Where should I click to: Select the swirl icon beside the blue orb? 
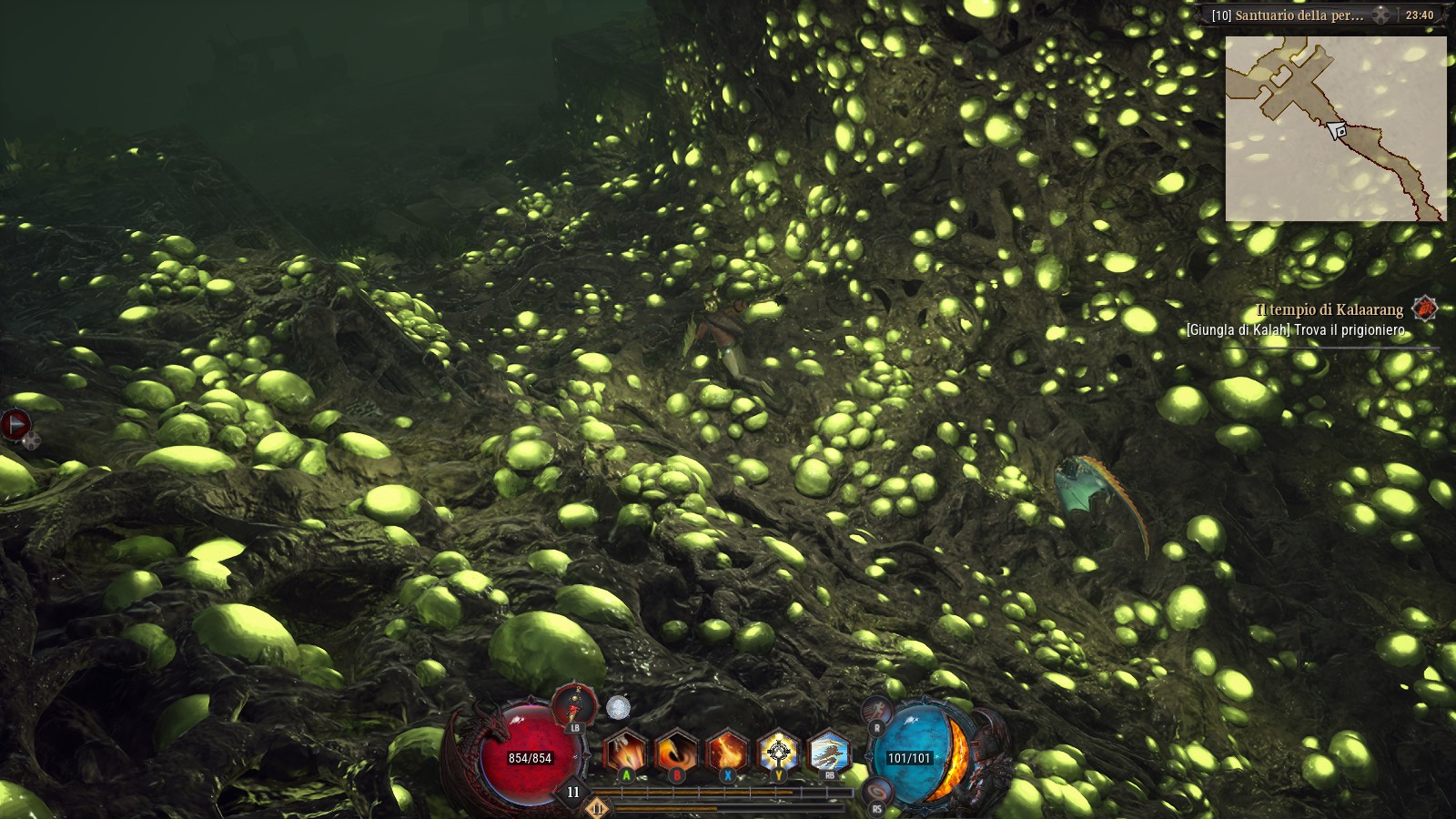point(876,791)
